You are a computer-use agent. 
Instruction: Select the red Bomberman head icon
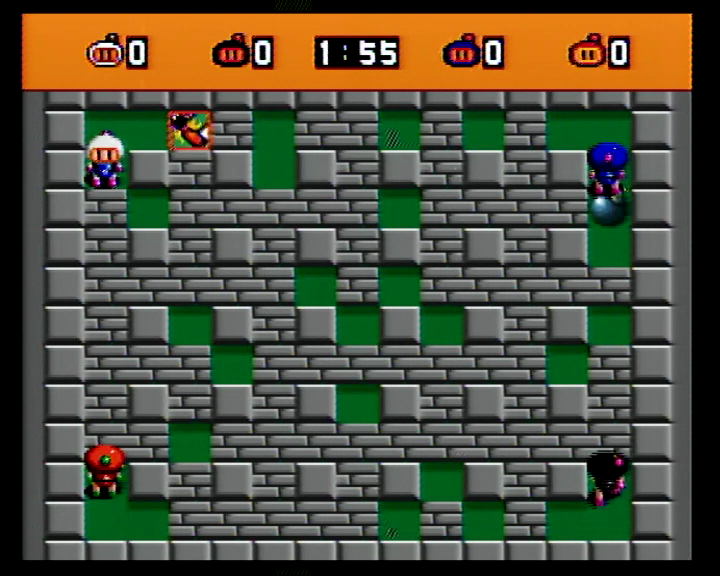click(x=587, y=52)
